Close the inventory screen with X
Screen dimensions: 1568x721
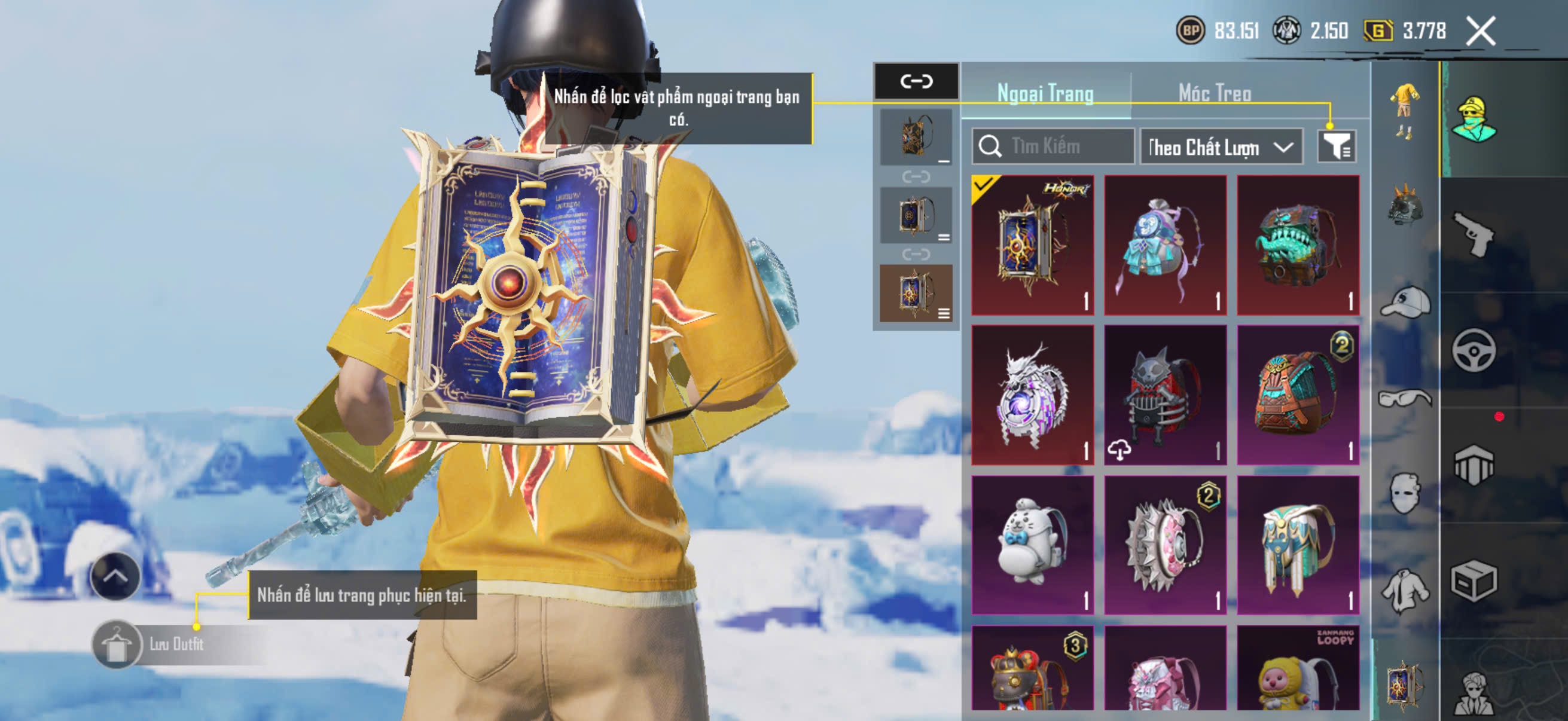(1480, 31)
